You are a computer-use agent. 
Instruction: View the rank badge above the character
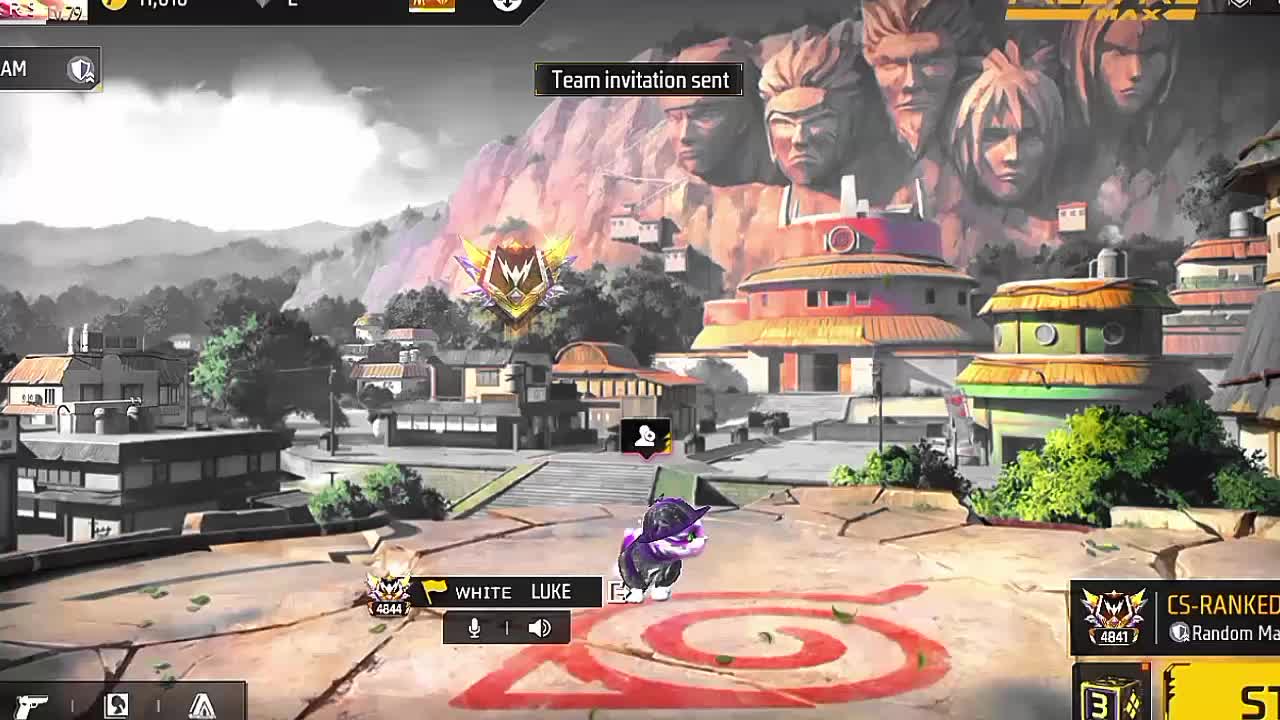coord(514,275)
